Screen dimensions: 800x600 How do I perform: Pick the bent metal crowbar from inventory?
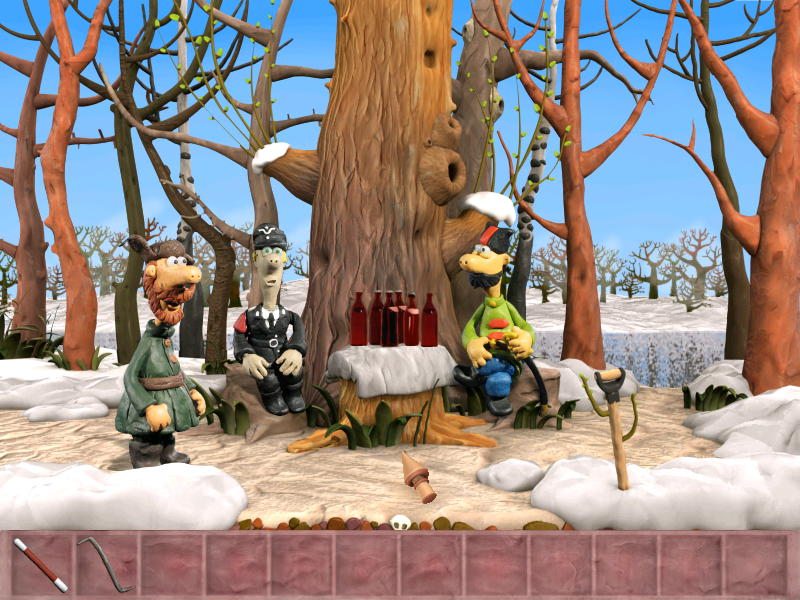coord(104,564)
